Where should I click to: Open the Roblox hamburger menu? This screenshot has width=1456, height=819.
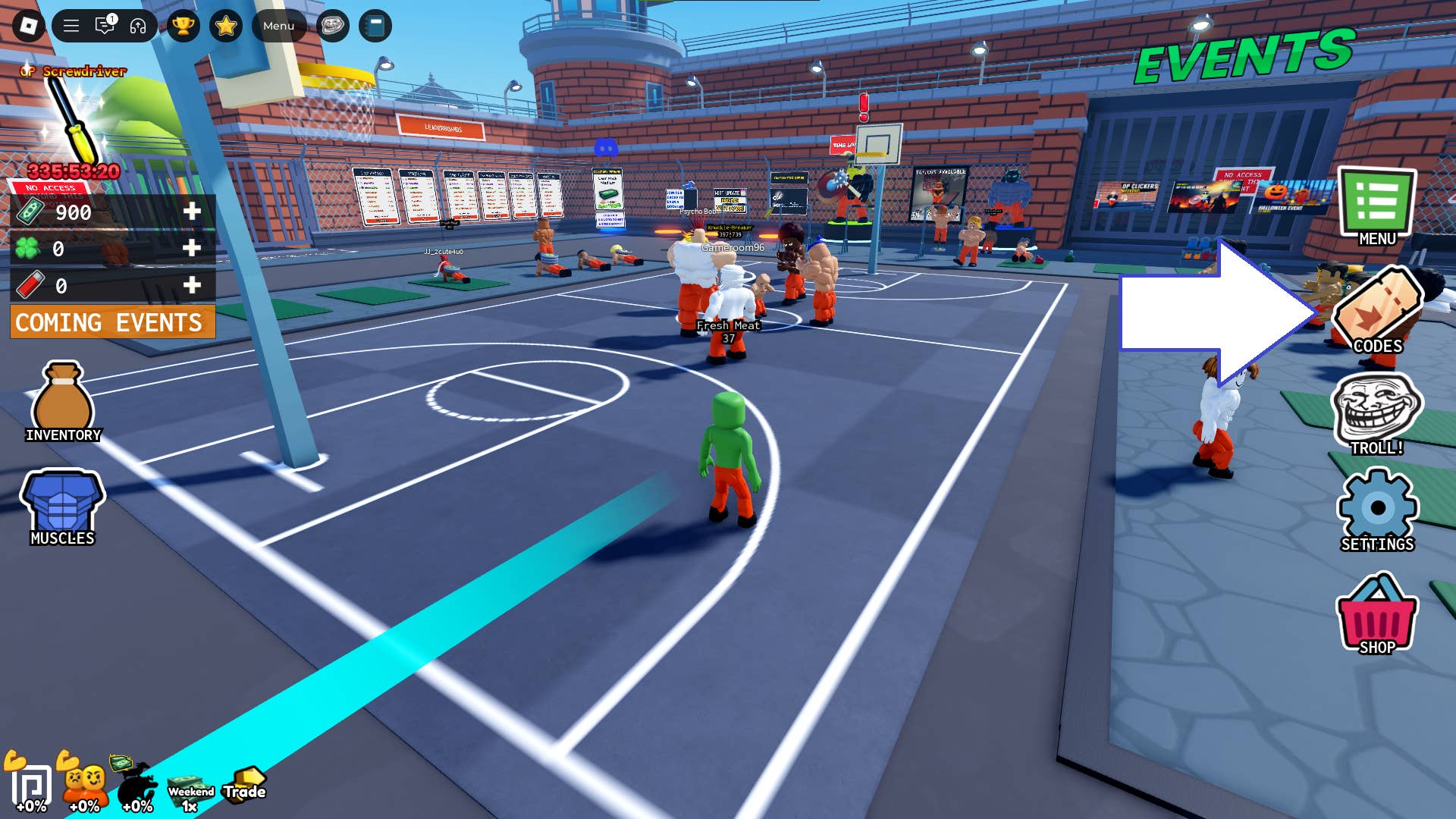point(70,25)
